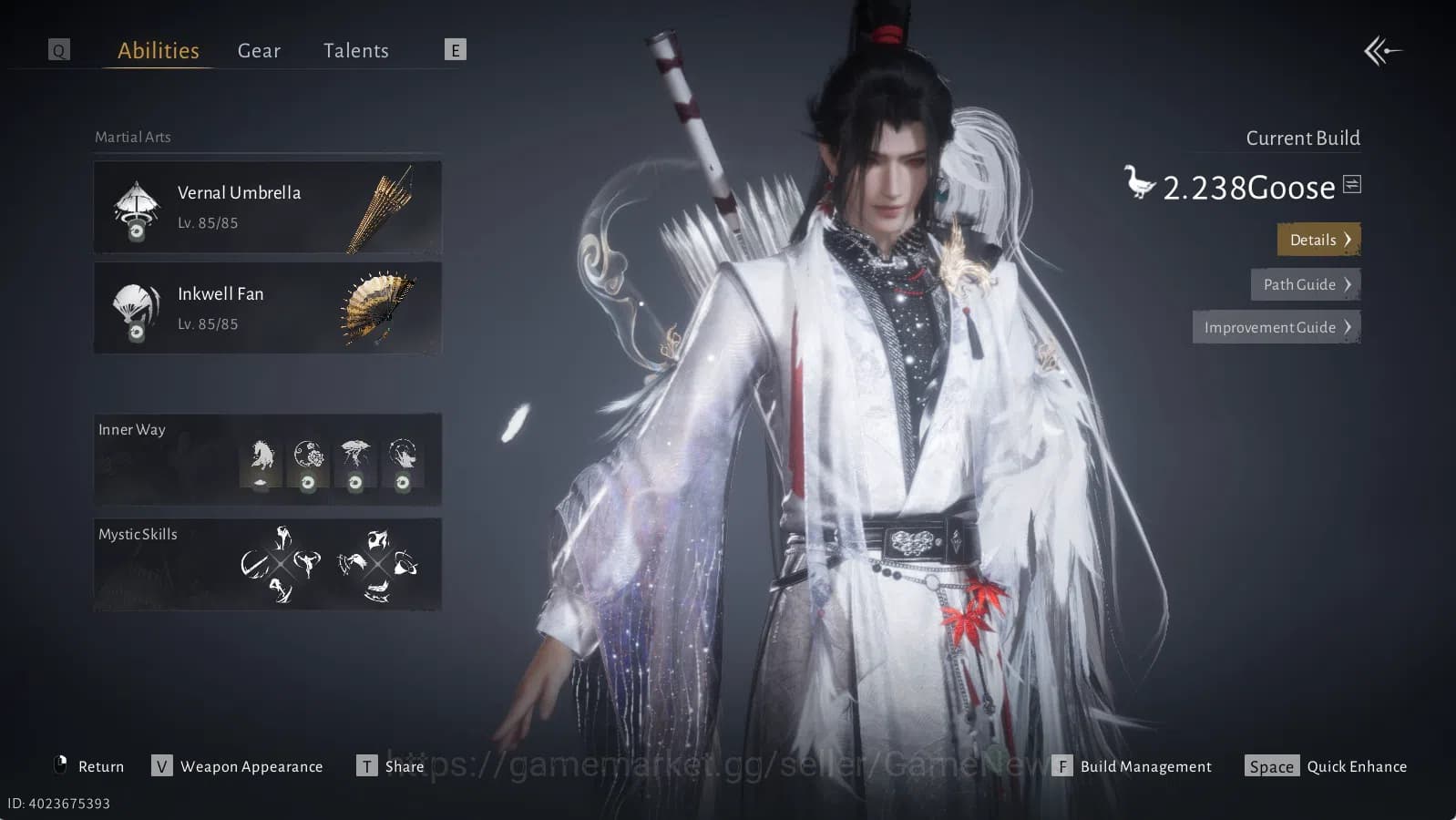
Task: Toggle Quick Enhance with the Space button
Action: click(1272, 766)
